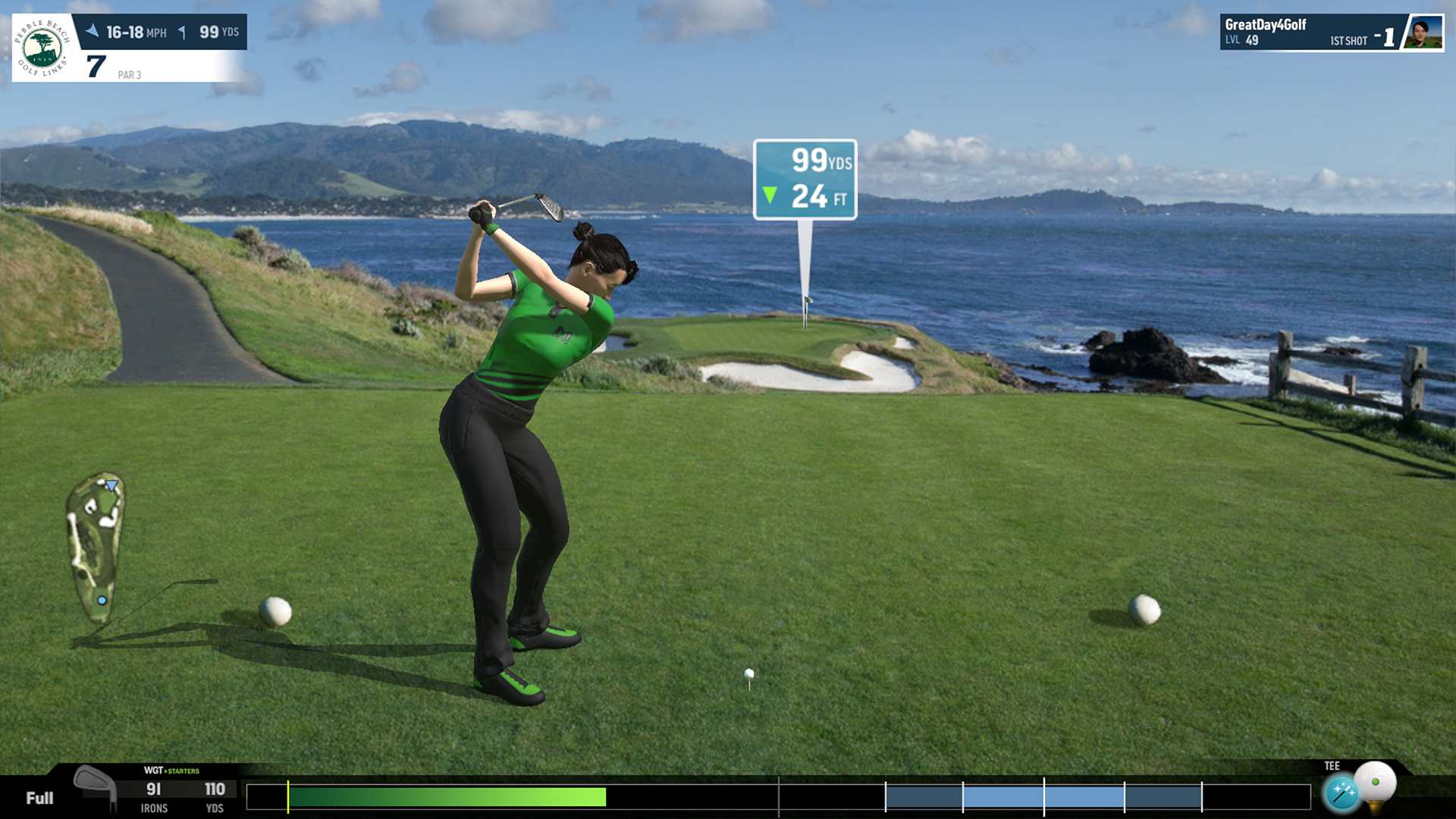Click the yellow marker on the swing meter
This screenshot has width=1456, height=819.
tap(288, 795)
